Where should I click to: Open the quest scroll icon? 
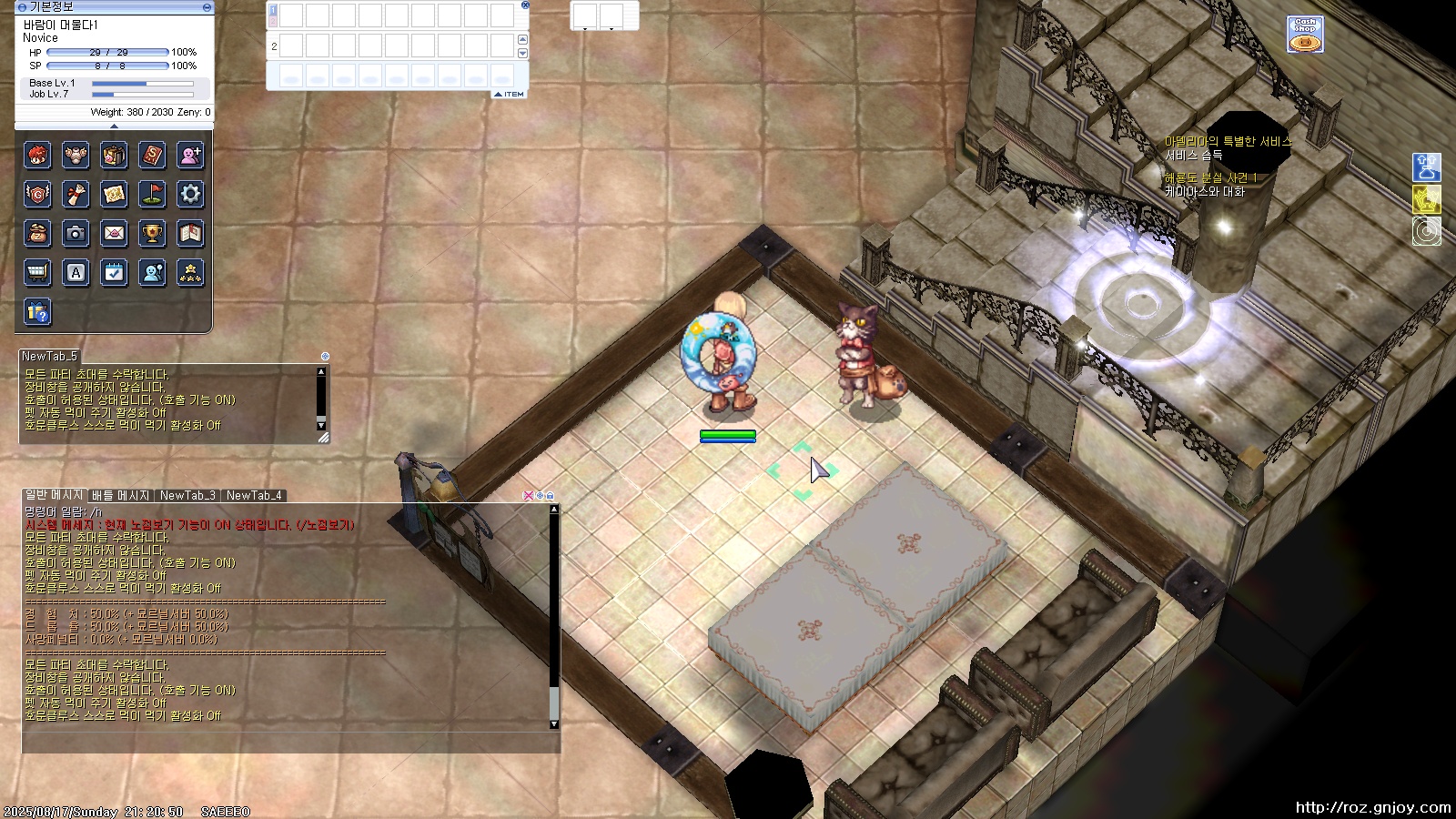click(76, 194)
